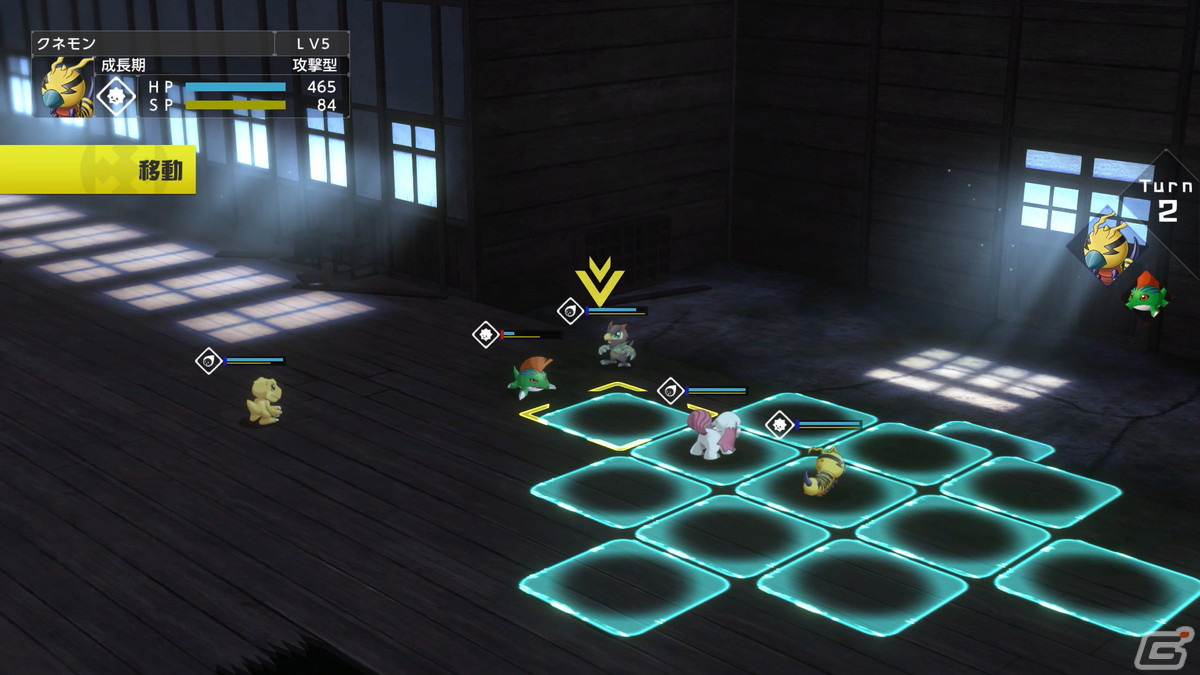
Task: Select the yellow 移動 move command banner
Action: (x=97, y=170)
